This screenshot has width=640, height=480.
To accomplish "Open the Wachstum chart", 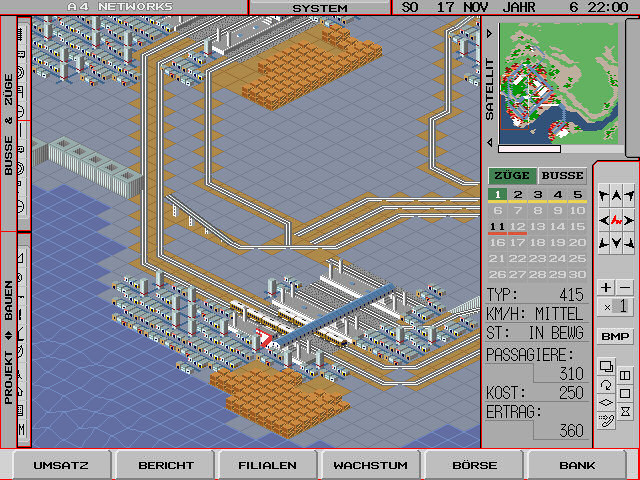I will [x=370, y=465].
